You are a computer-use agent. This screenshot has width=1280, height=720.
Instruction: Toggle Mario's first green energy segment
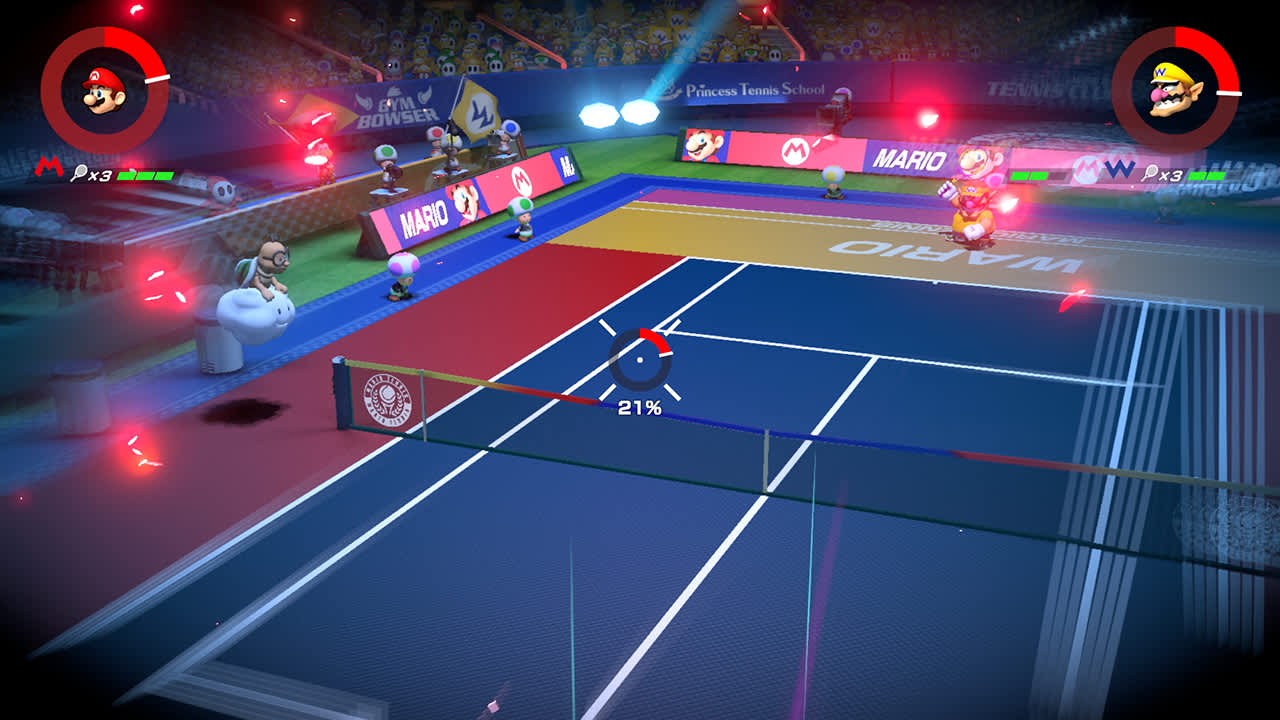[x=125, y=176]
